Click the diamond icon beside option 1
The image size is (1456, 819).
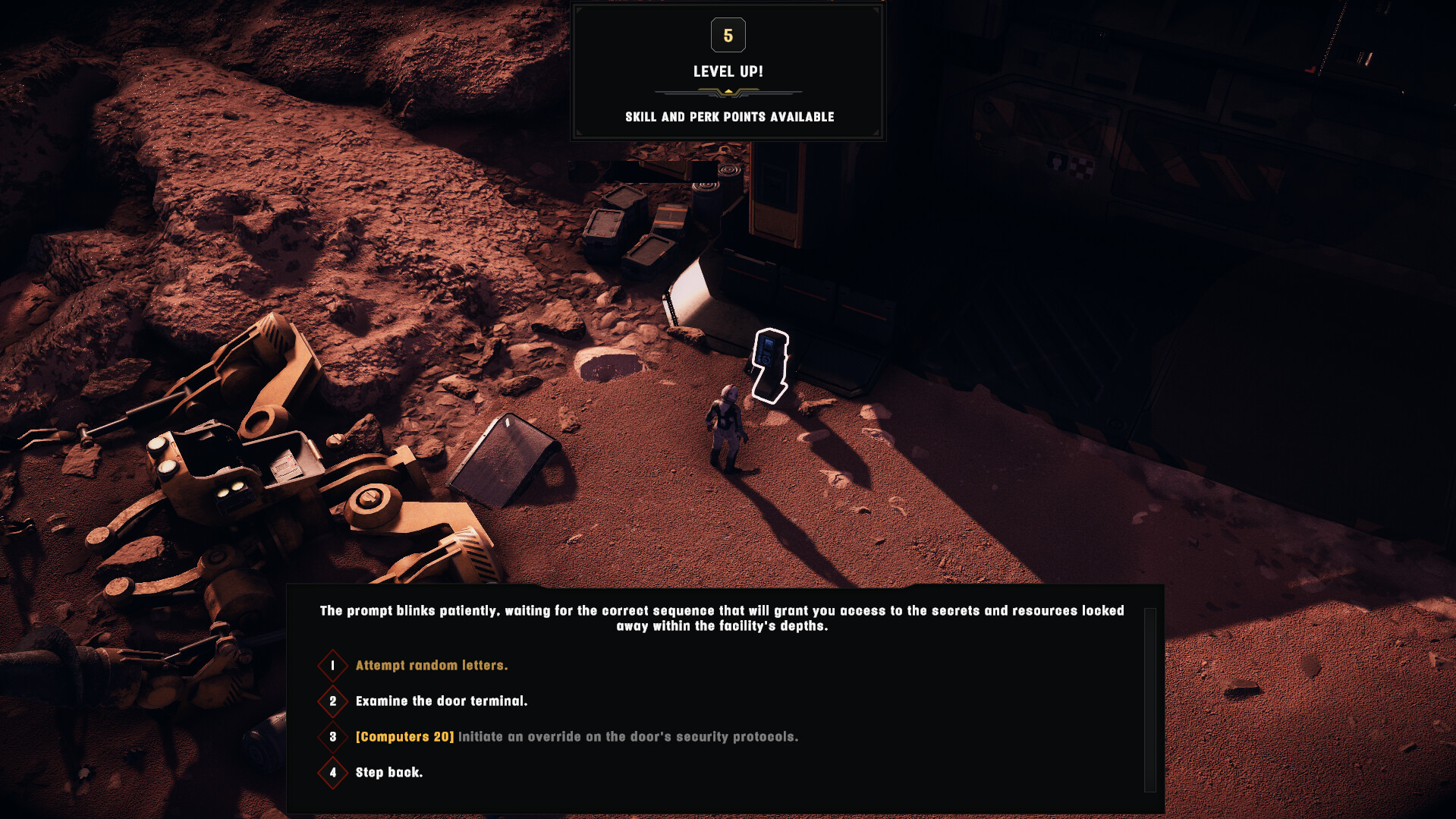[x=332, y=665]
